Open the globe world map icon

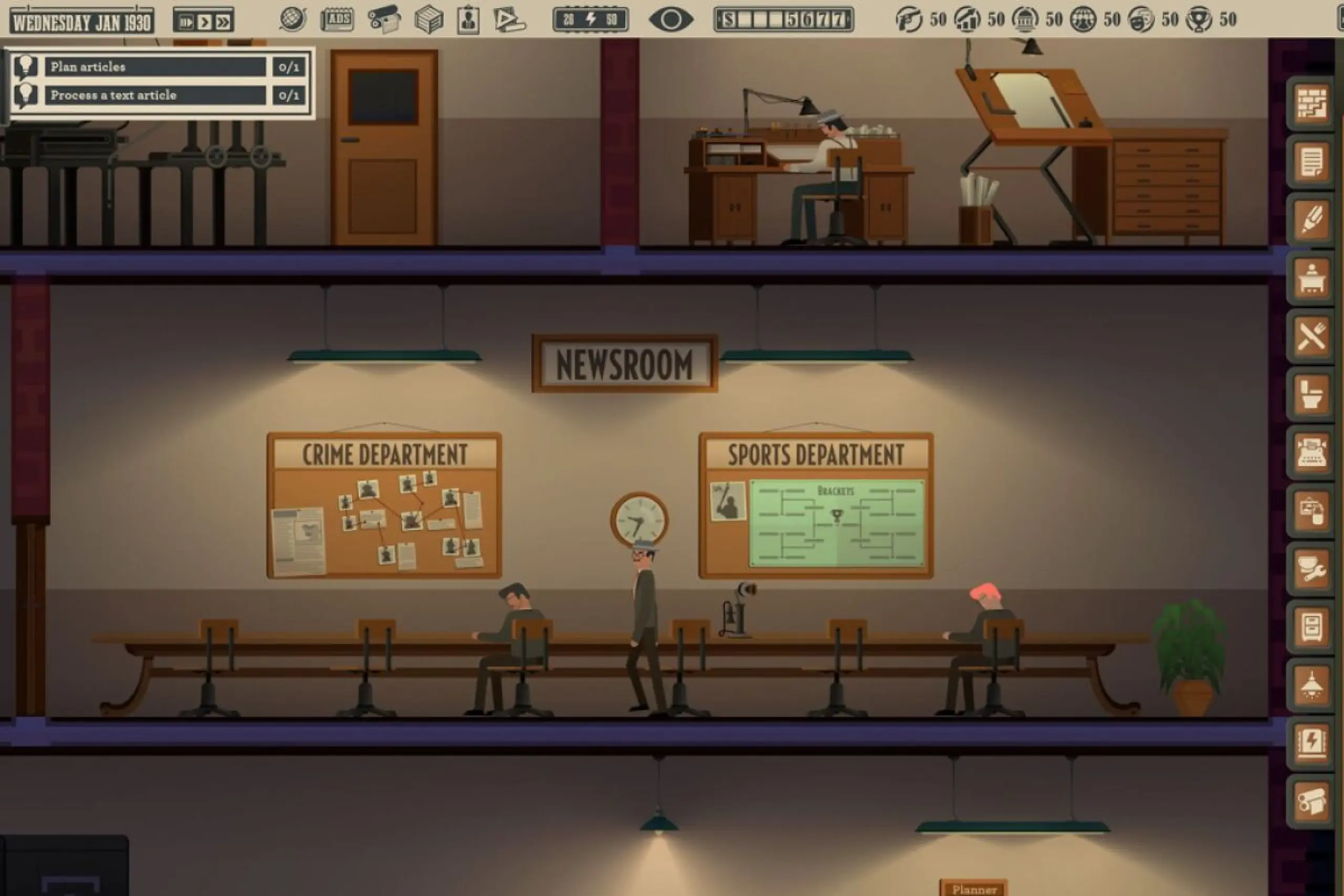292,20
